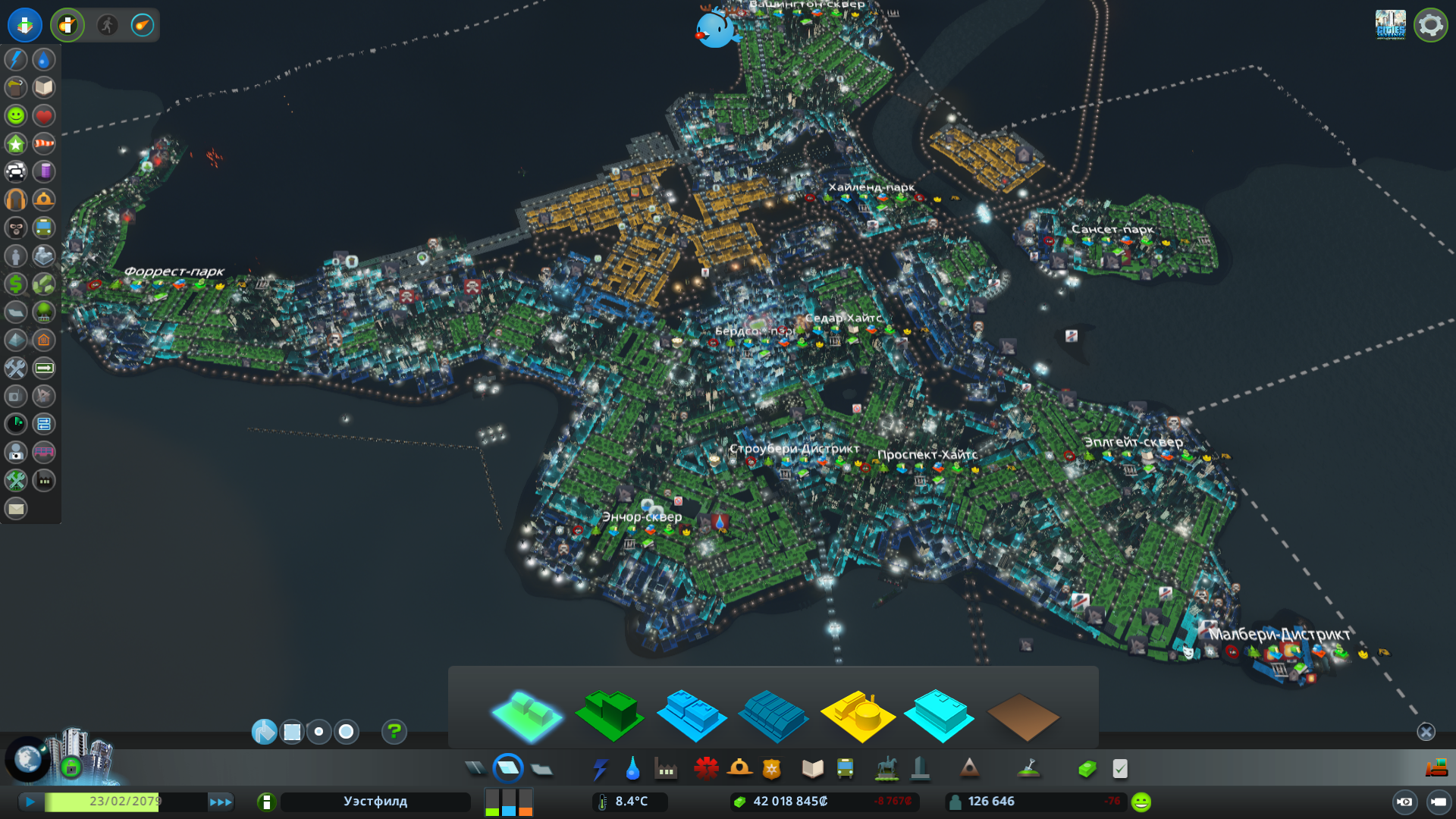Open city info next to Уэстфилд
The height and width of the screenshot is (819, 1456).
[266, 802]
